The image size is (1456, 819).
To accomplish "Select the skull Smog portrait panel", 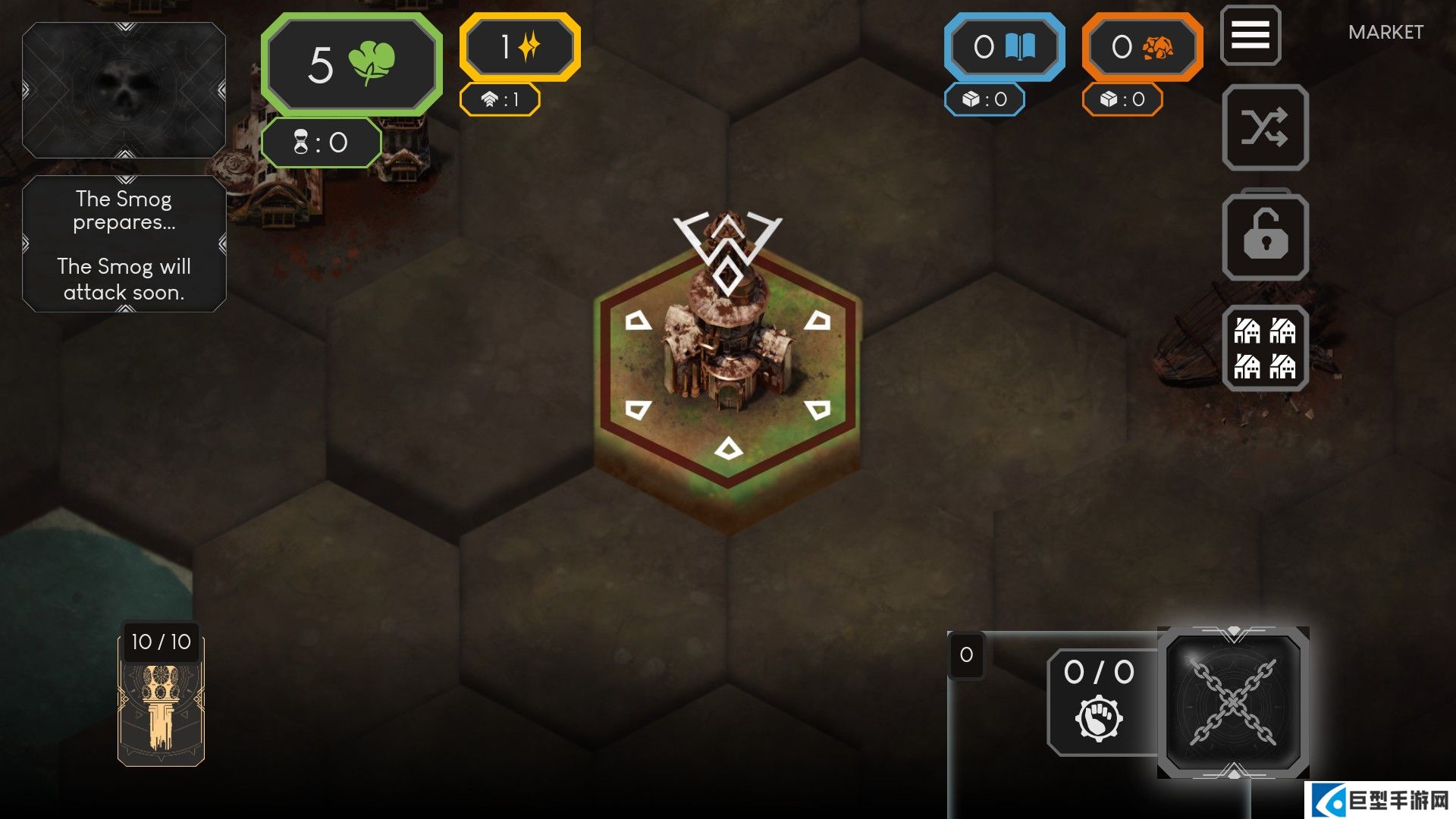I will pos(124,90).
